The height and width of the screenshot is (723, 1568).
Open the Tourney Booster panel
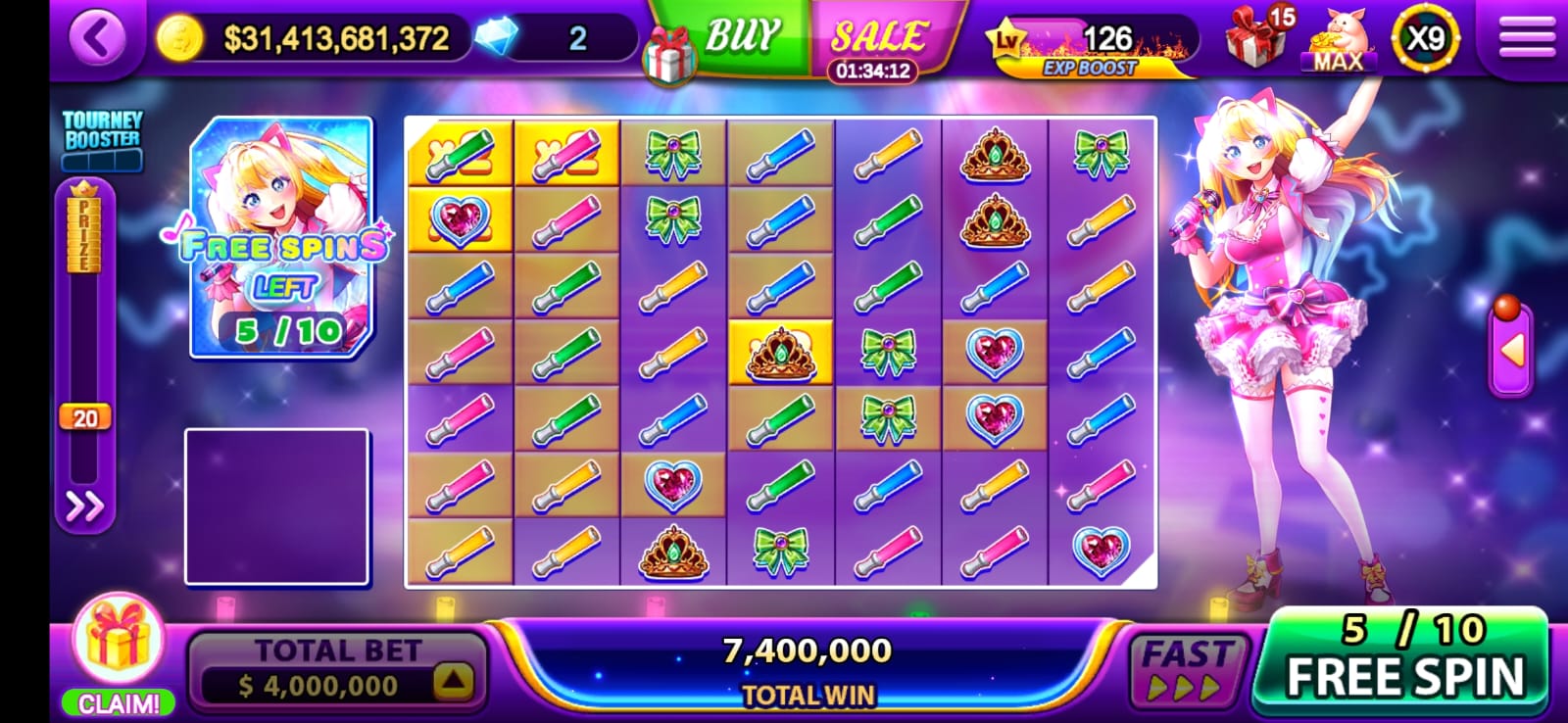coord(102,137)
